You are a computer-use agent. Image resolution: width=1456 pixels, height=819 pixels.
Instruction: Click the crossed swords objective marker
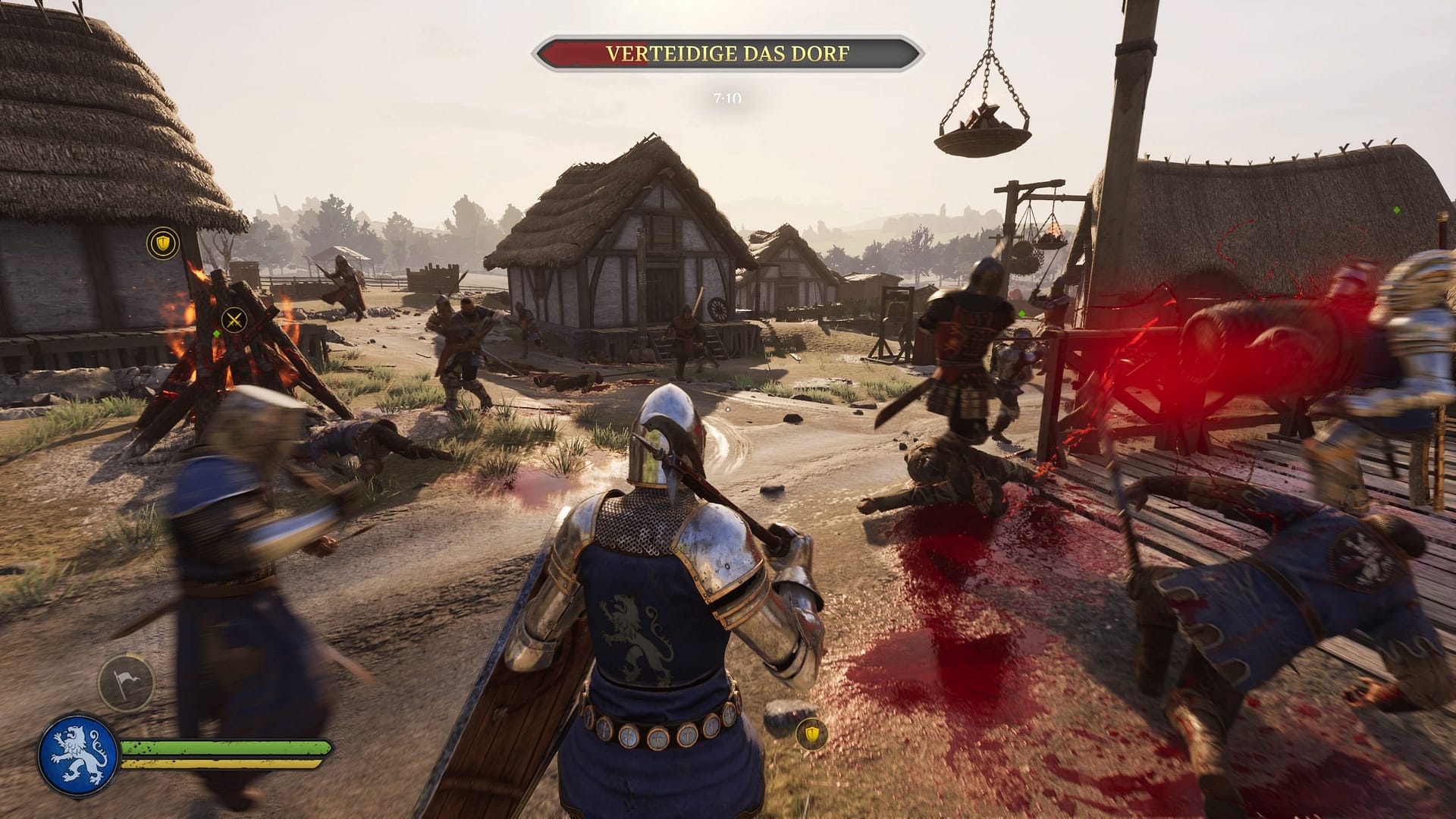(235, 319)
